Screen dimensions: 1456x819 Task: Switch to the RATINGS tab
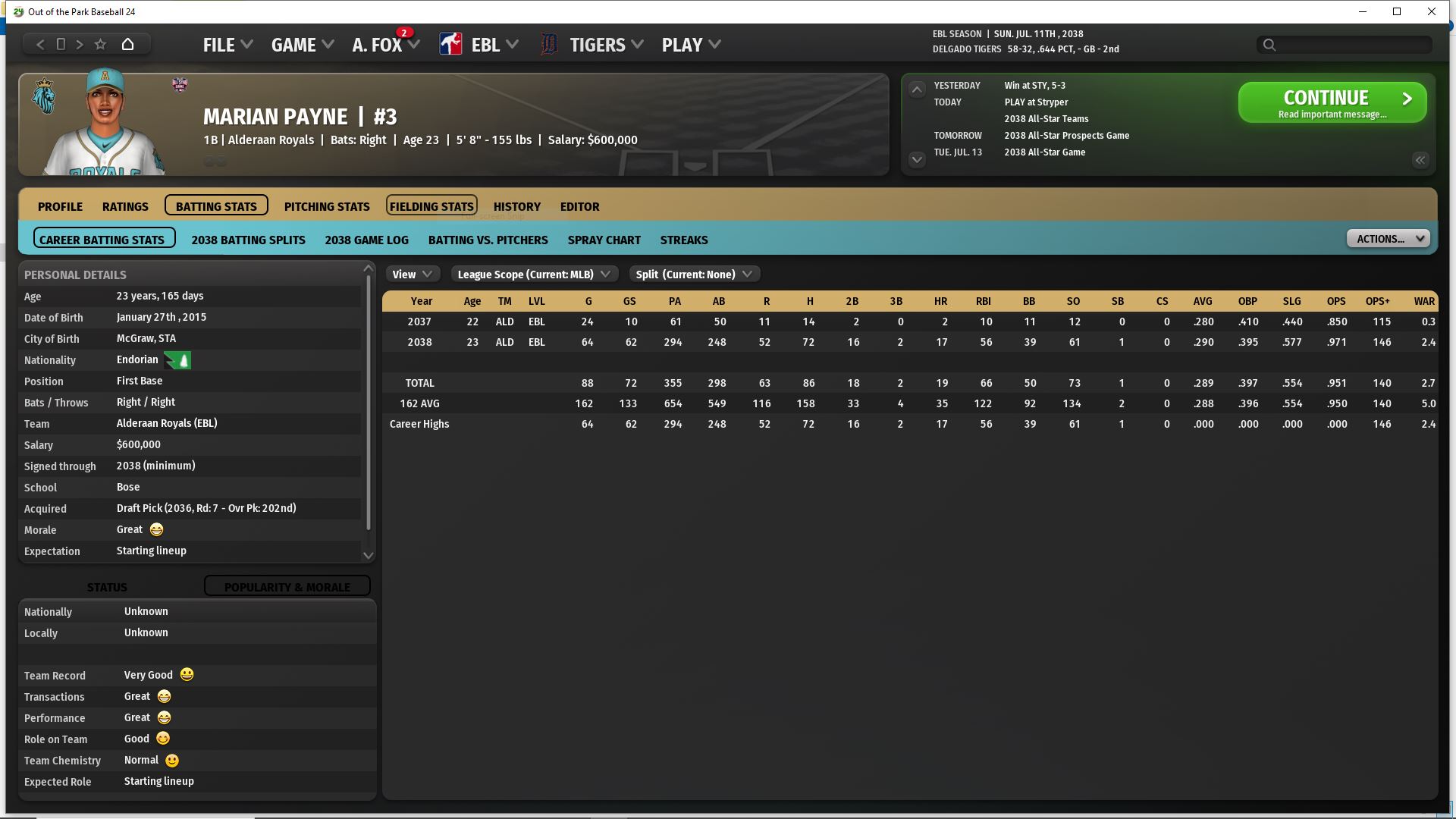[x=125, y=206]
